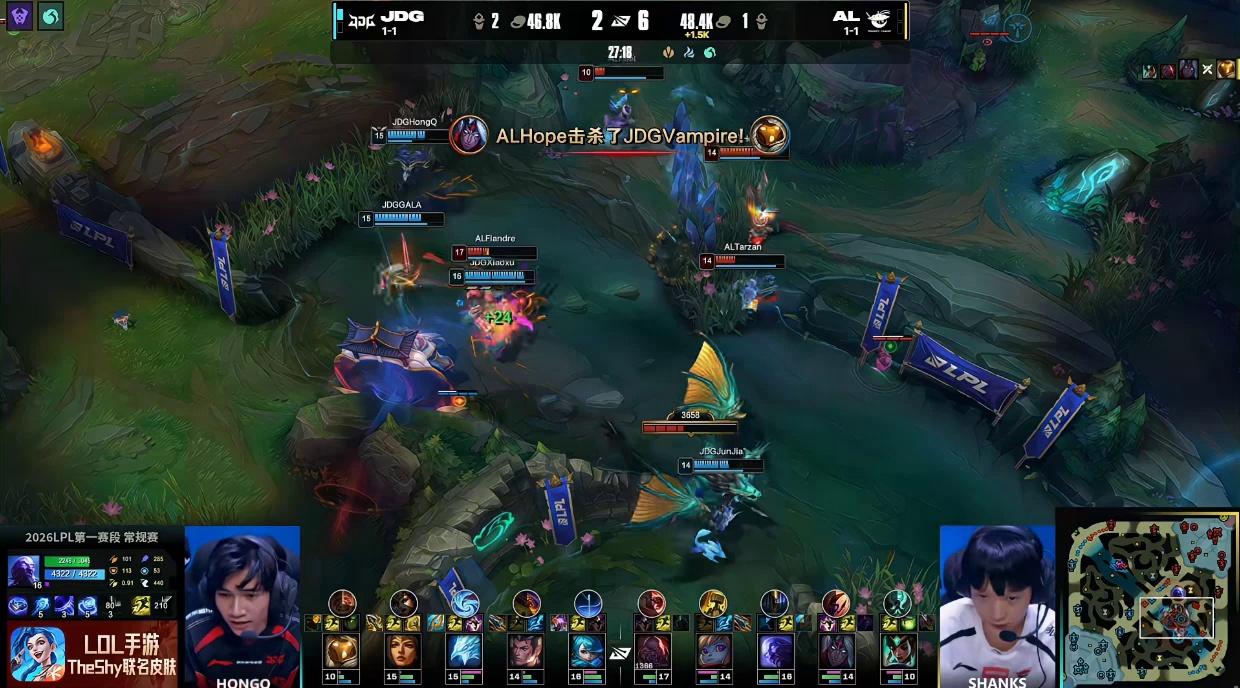The image size is (1240, 688).
Task: Click the purple objective buff icon in the corner
Action: pyautogui.click(x=20, y=15)
